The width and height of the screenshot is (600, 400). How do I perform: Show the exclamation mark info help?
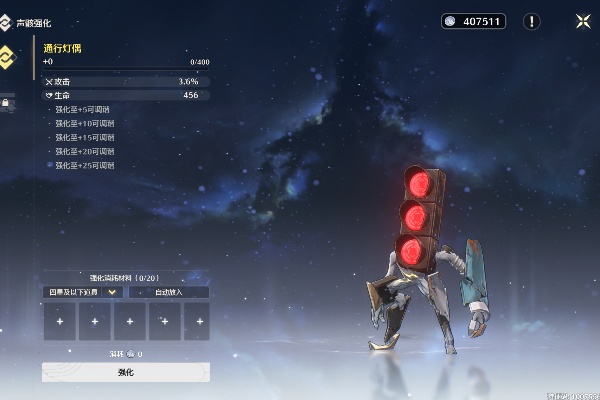click(532, 21)
